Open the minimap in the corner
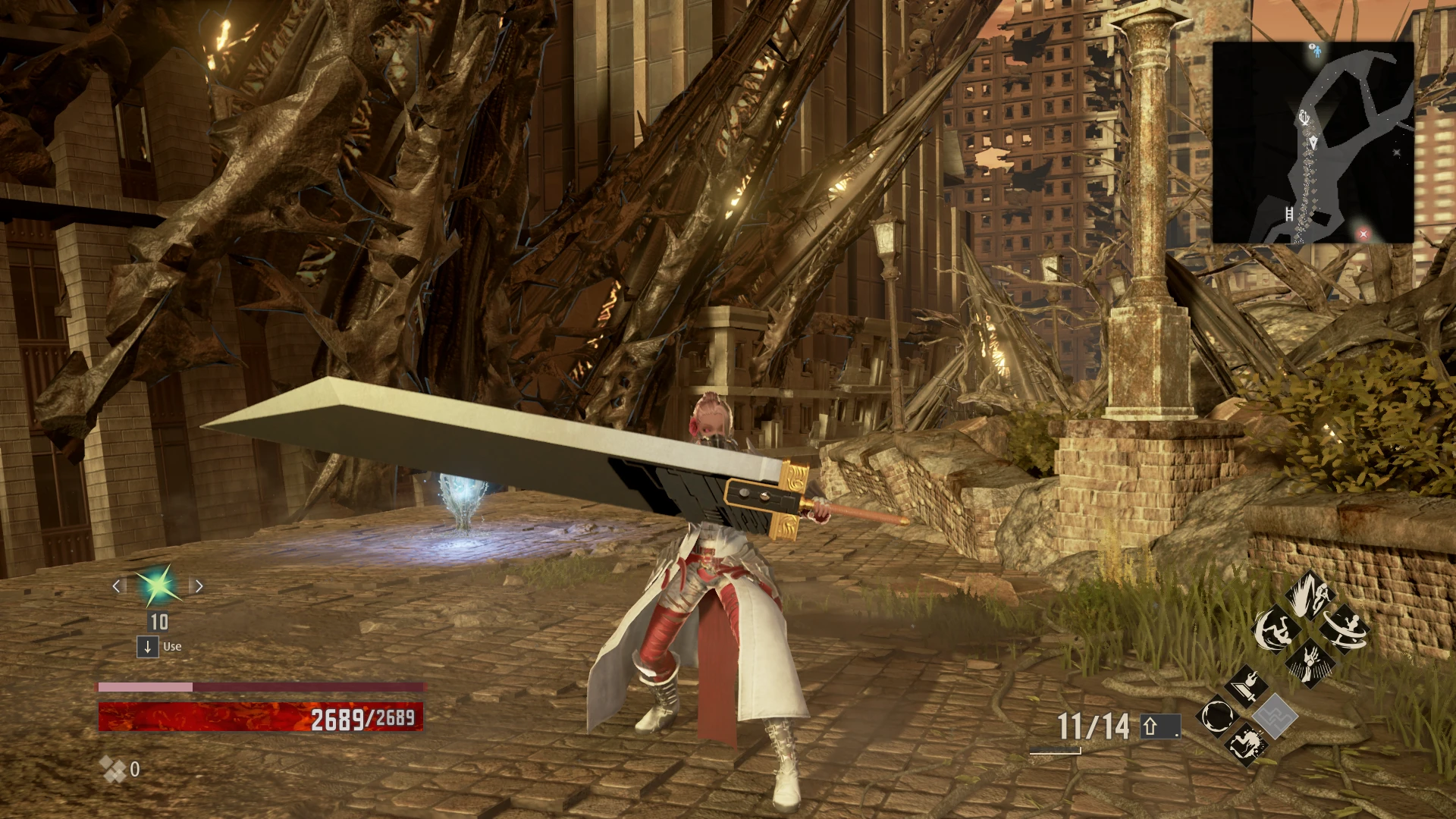This screenshot has height=819, width=1456. pos(1313,142)
